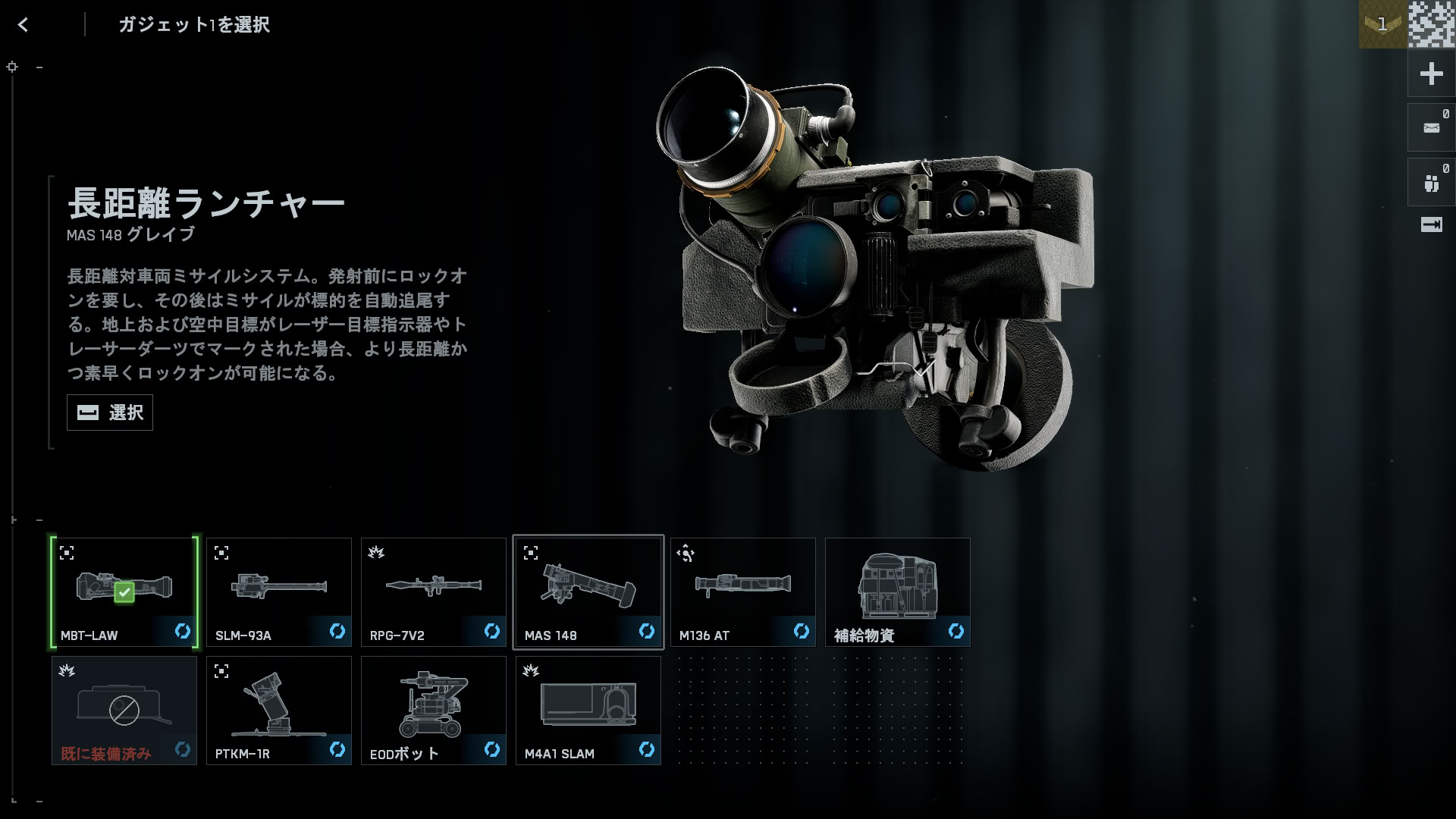Choose the PTKM-1R gadget
Image resolution: width=1456 pixels, height=819 pixels.
[x=279, y=711]
